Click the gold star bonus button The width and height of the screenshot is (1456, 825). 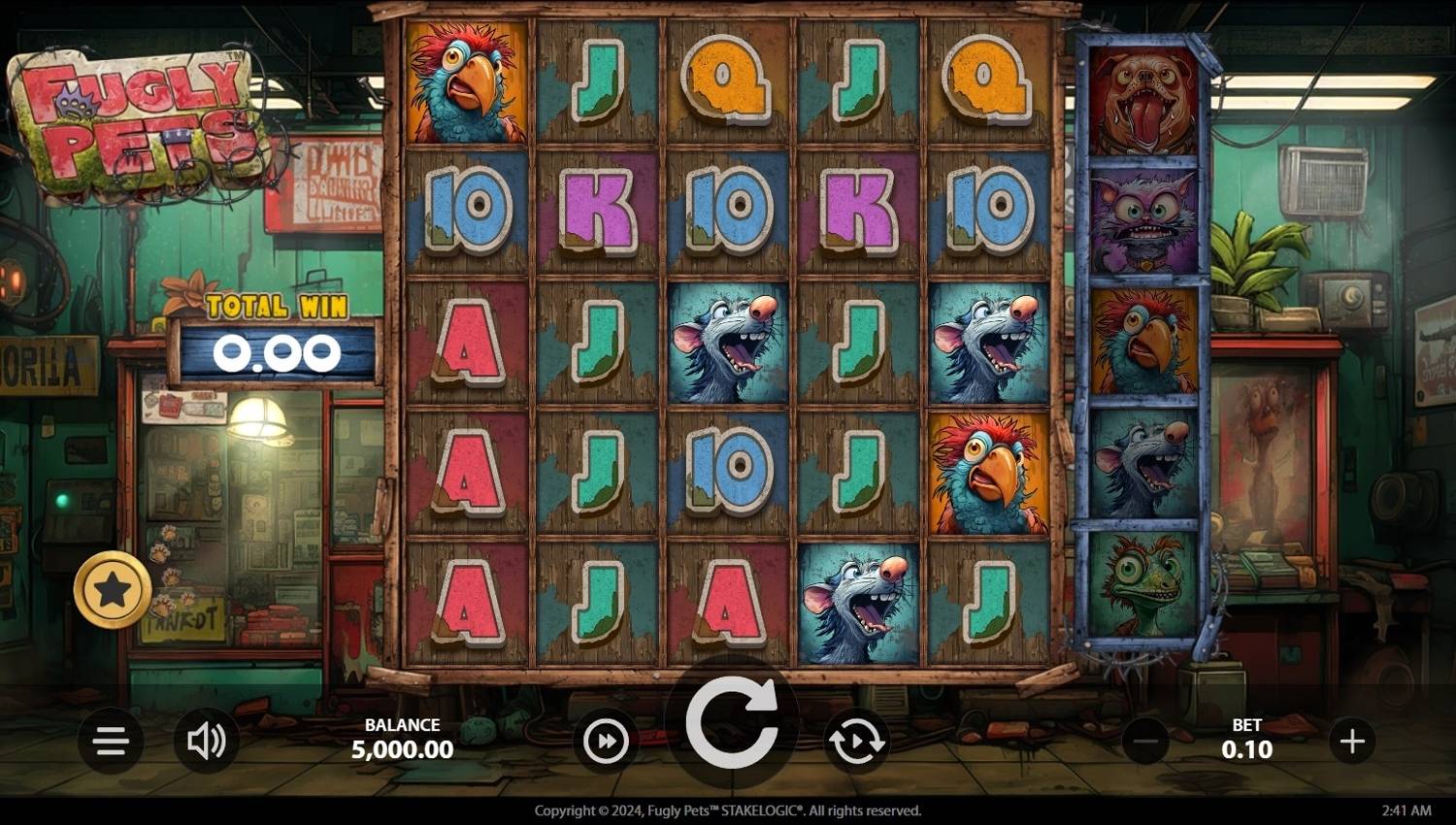click(x=113, y=589)
